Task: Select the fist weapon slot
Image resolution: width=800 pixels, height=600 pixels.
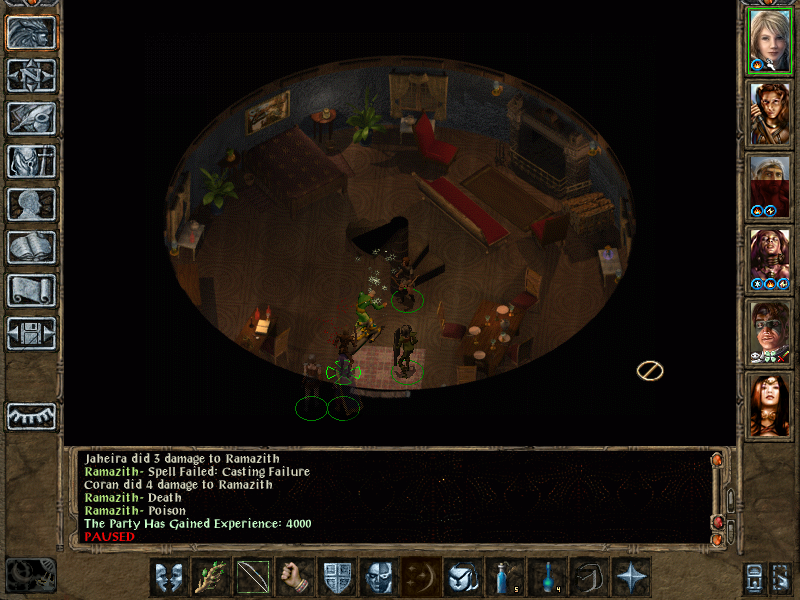Action: (x=295, y=577)
